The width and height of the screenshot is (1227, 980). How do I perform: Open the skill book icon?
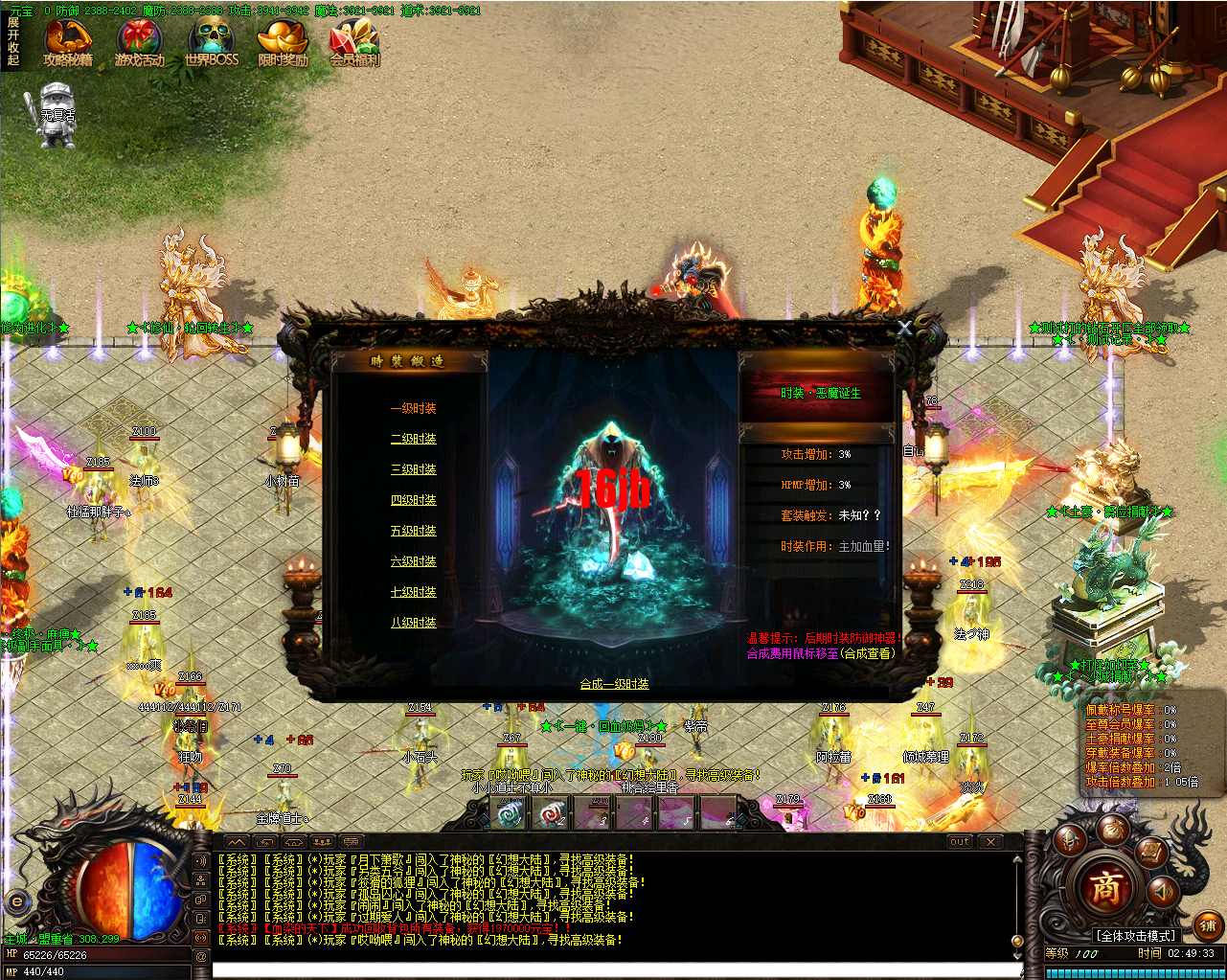click(1151, 853)
